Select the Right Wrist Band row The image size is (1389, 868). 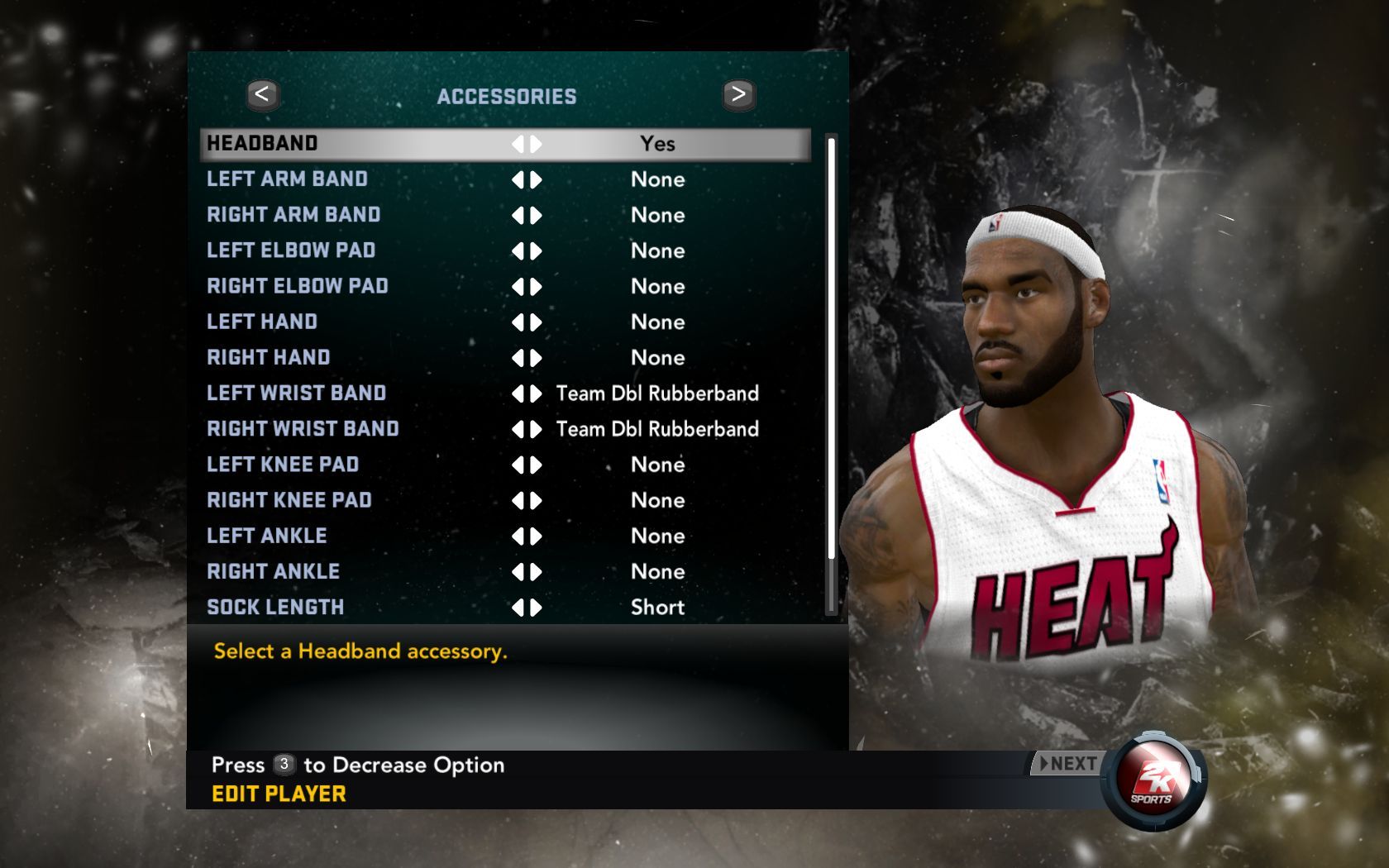(x=303, y=428)
